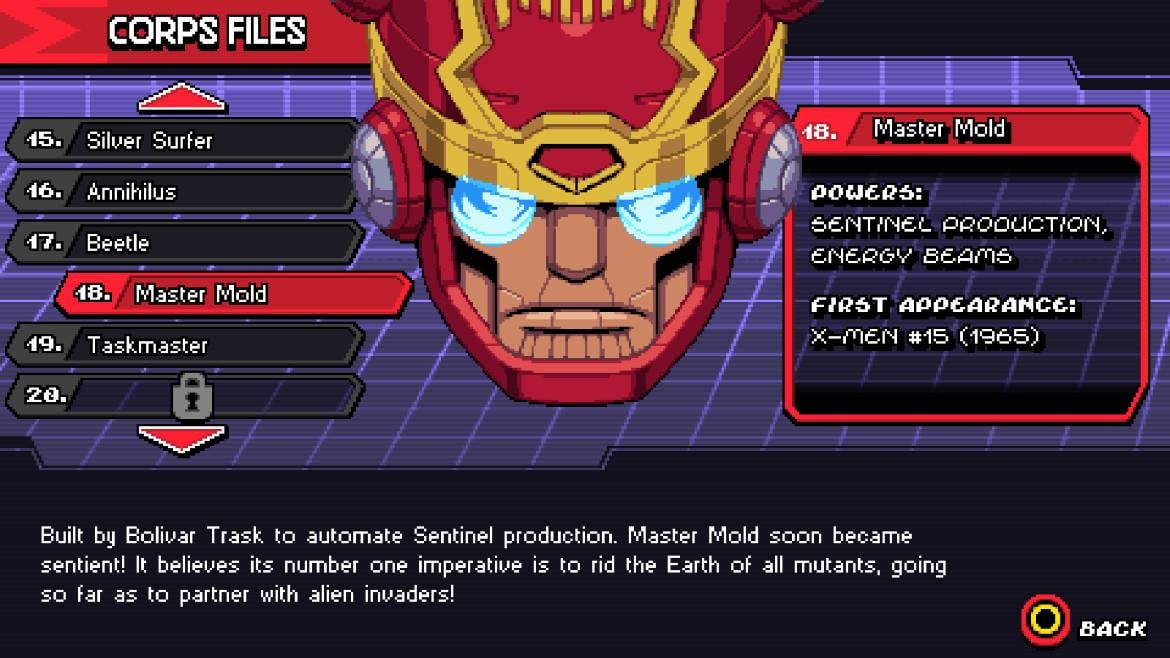This screenshot has width=1170, height=658.
Task: Click the red up arrow above the list
Action: pos(181,98)
